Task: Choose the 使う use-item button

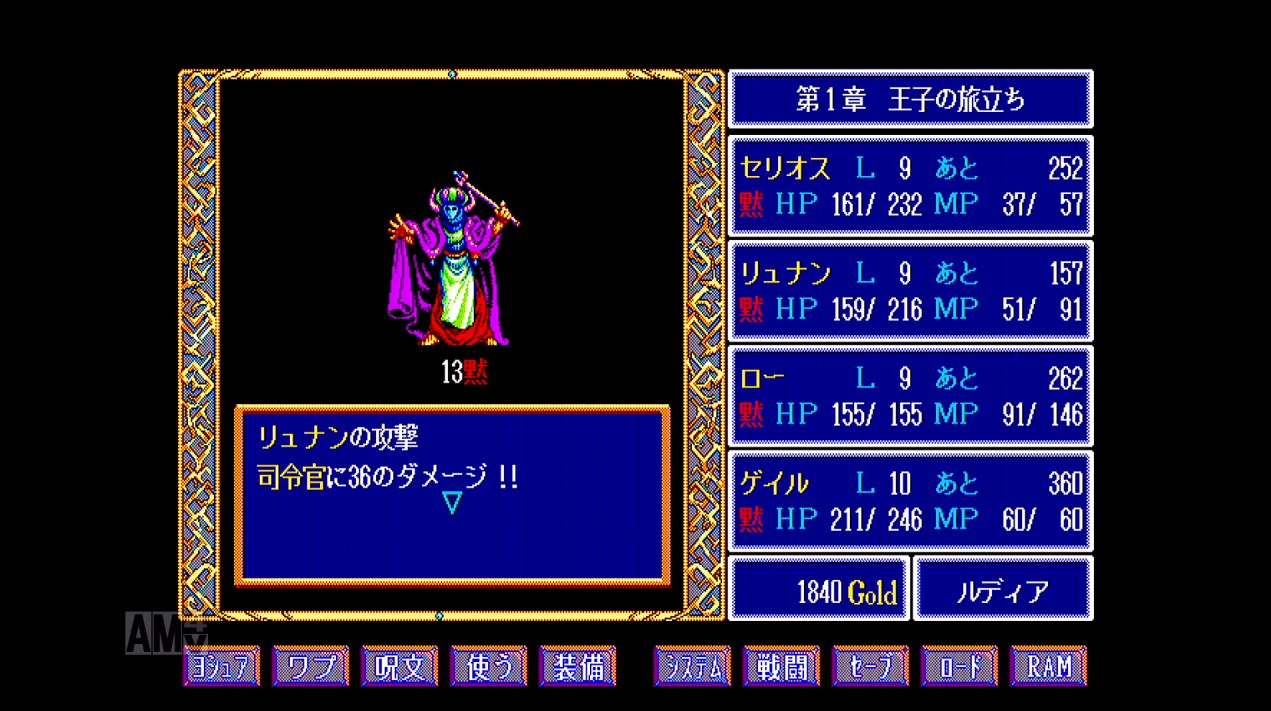Action: (488, 666)
